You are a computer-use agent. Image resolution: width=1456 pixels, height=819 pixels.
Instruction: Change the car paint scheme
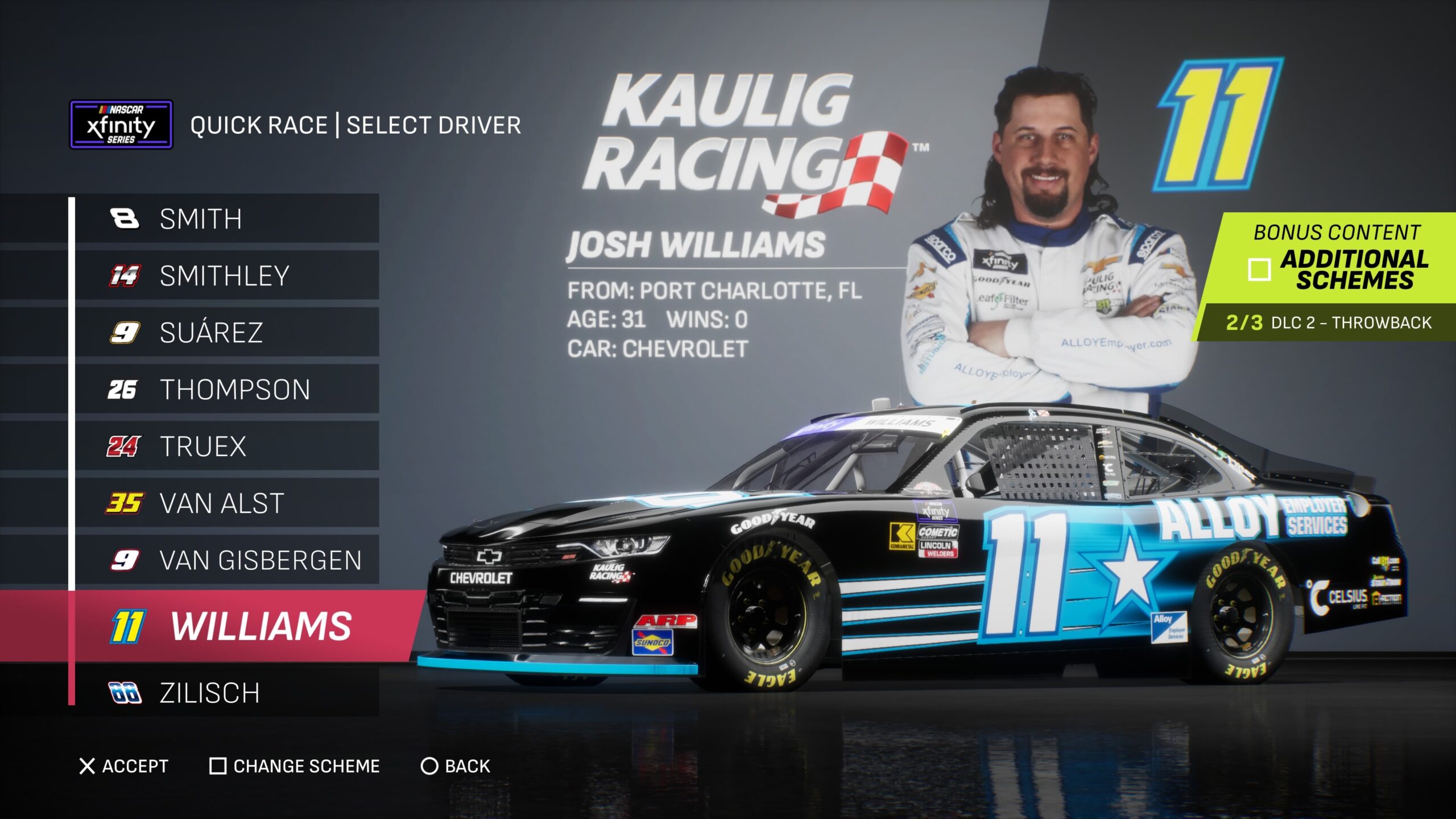click(x=295, y=766)
